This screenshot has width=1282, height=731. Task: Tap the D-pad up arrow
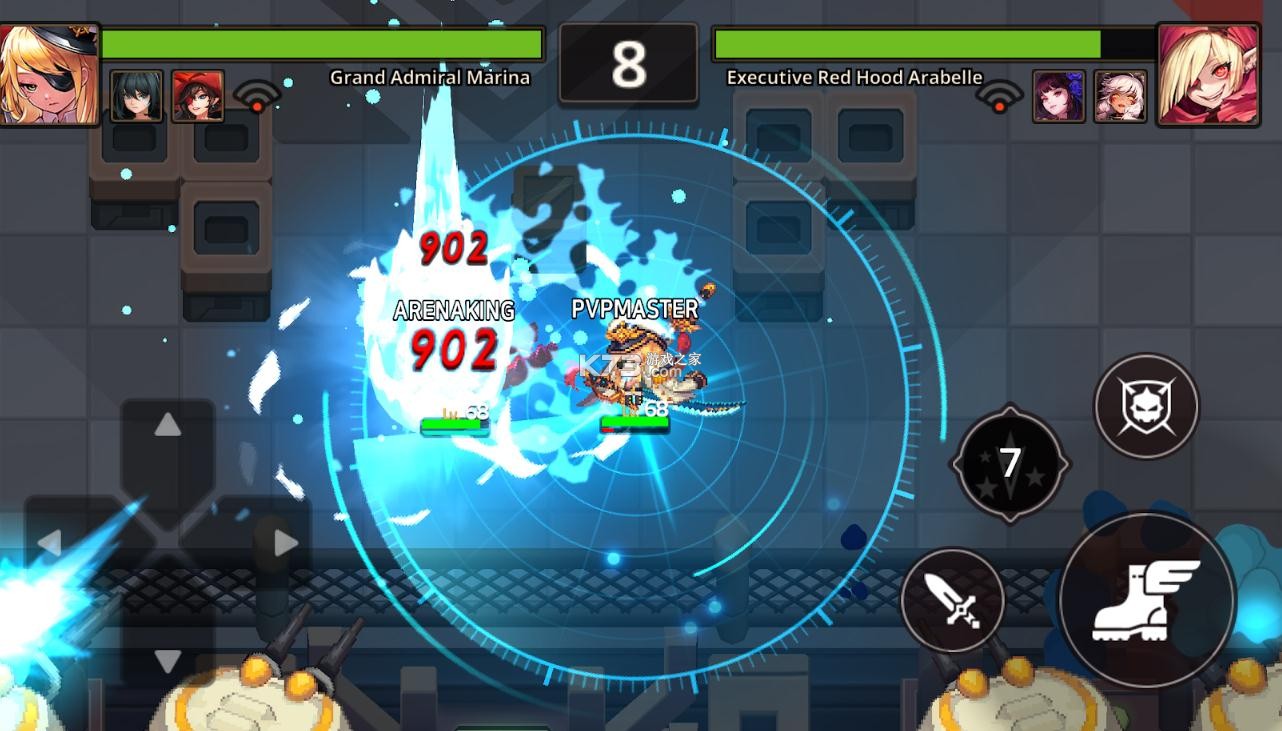pyautogui.click(x=167, y=426)
